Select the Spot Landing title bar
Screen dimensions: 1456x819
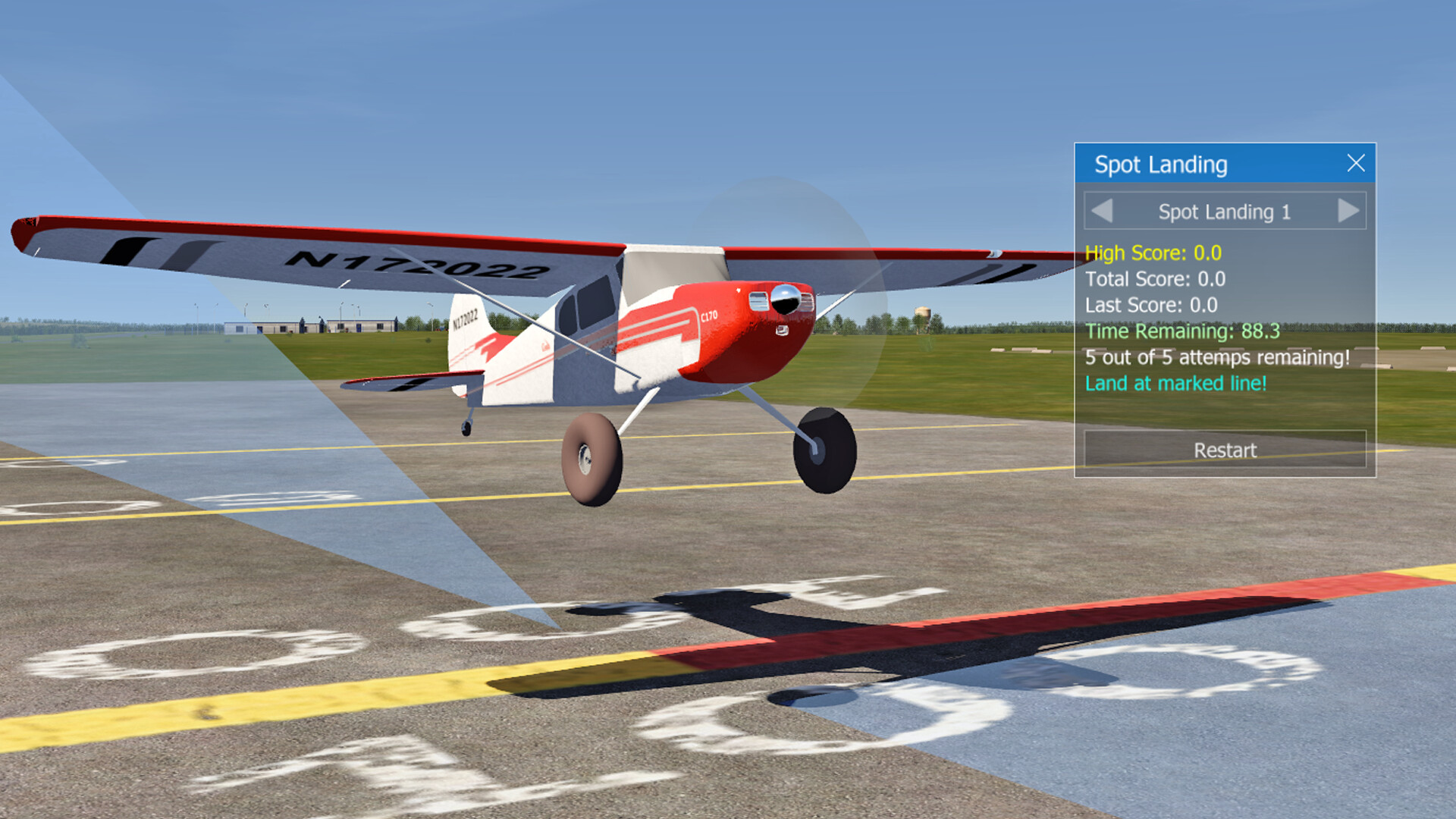coord(1183,164)
